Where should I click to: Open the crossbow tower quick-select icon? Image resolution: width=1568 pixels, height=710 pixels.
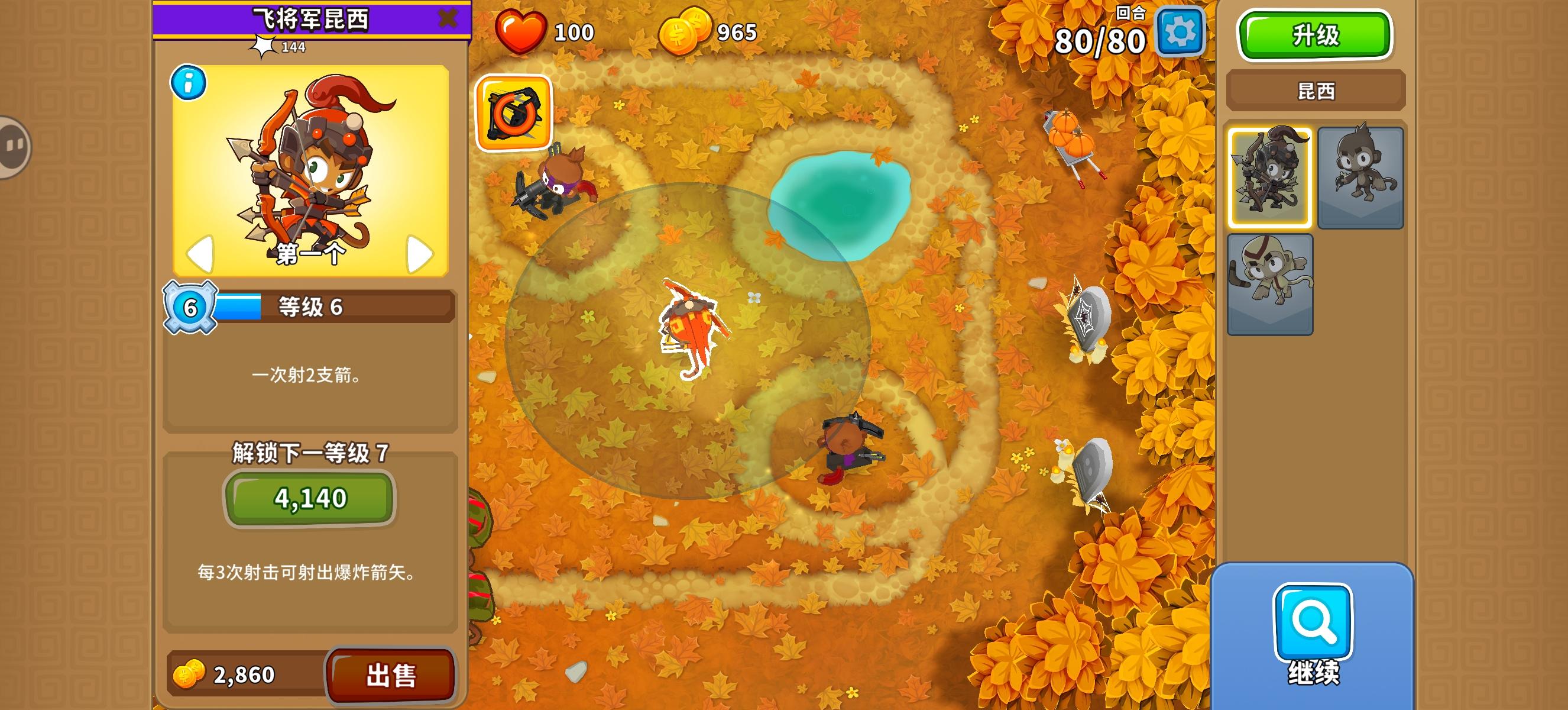click(x=516, y=112)
